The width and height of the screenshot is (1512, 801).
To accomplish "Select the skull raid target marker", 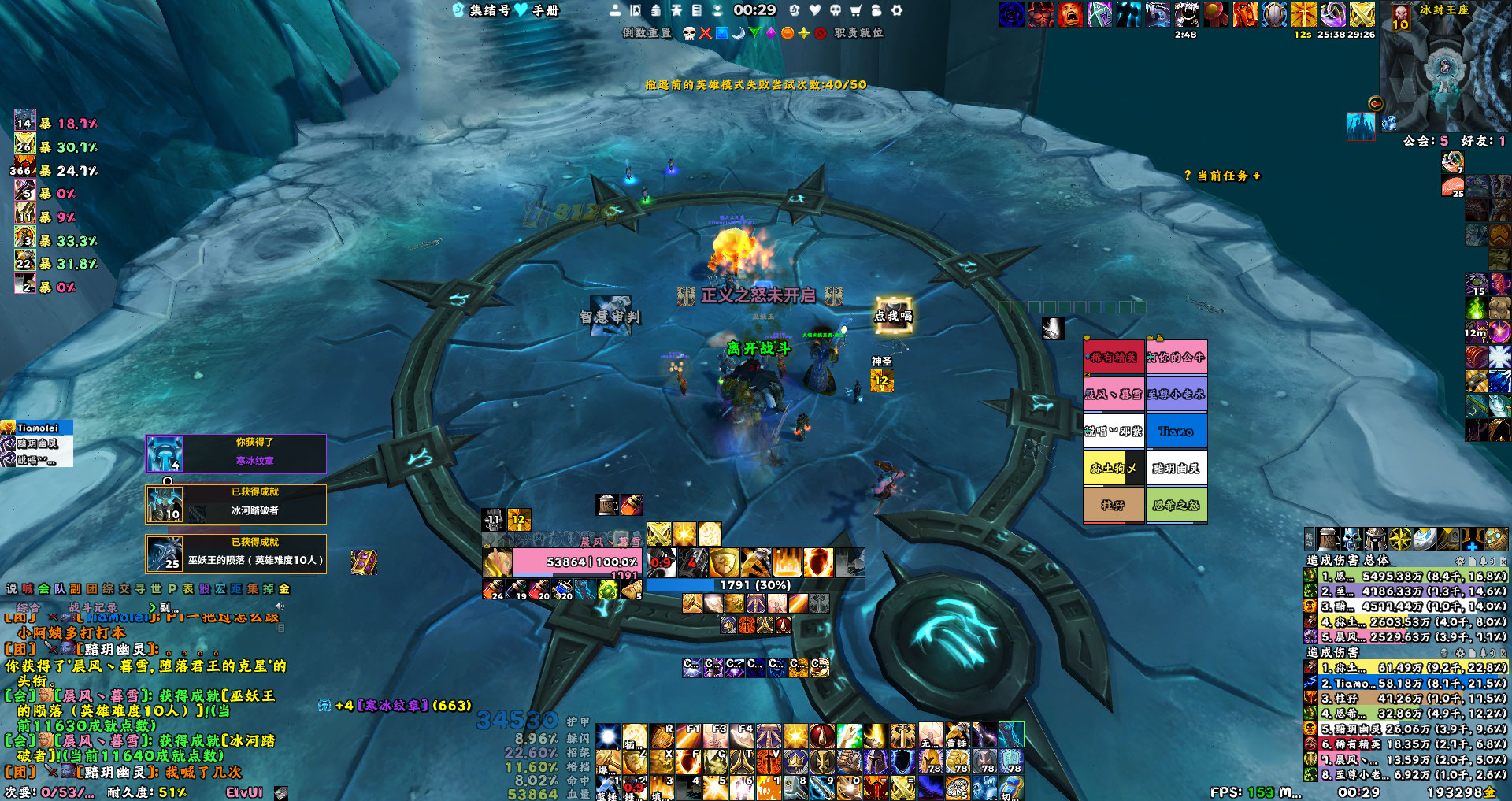I will pyautogui.click(x=689, y=33).
